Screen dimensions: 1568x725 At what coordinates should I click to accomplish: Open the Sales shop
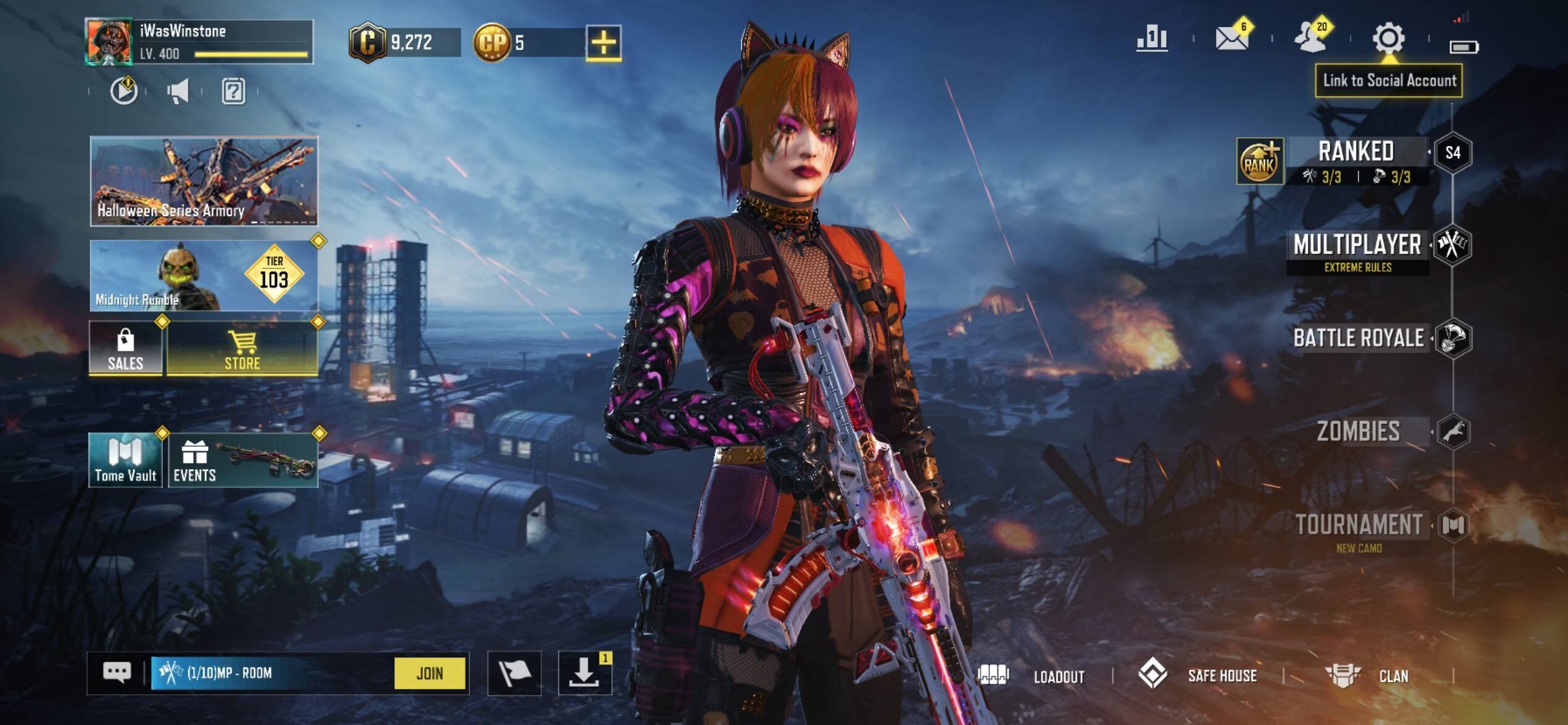(126, 348)
